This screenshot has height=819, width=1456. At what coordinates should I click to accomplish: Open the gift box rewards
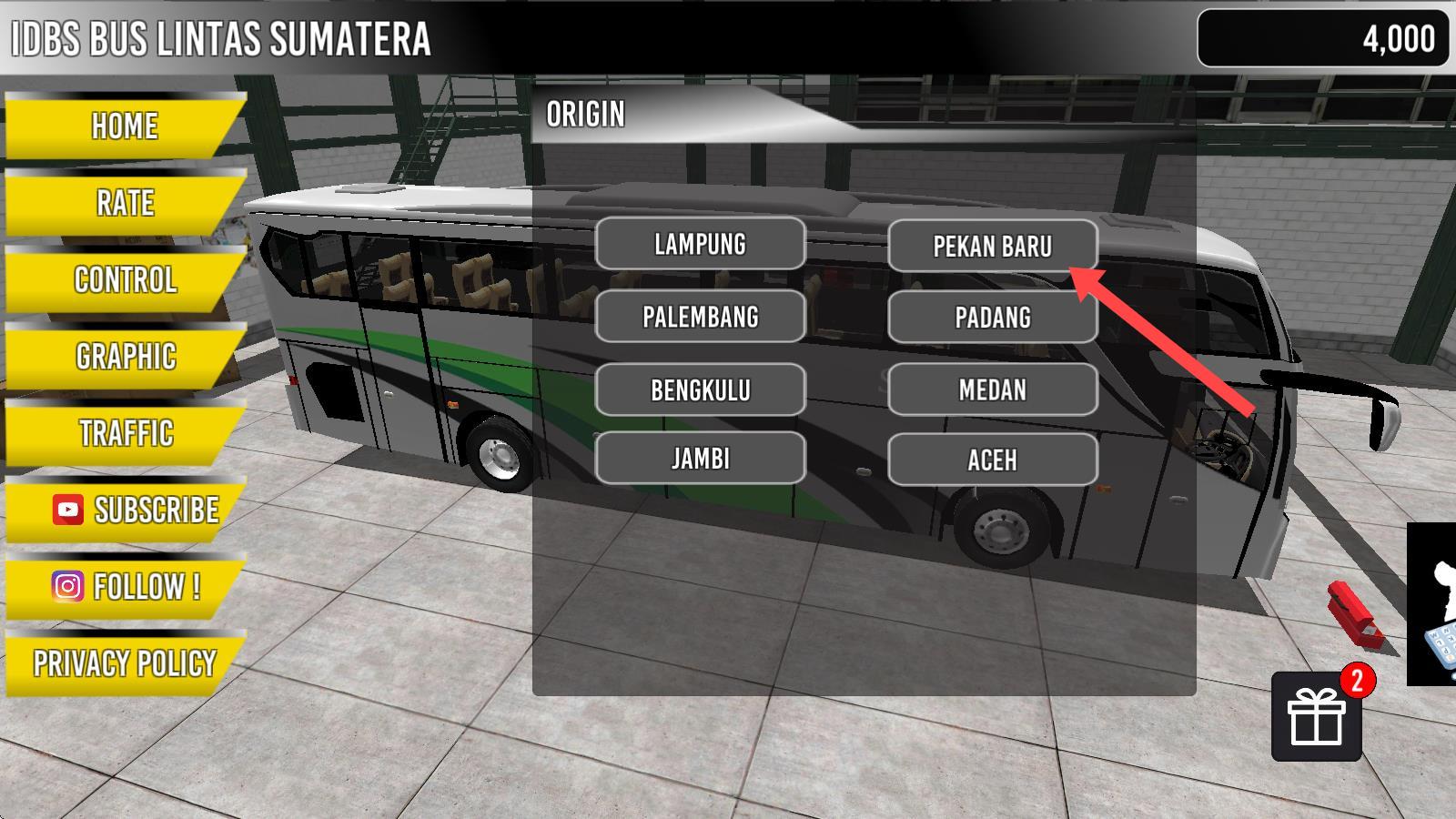(x=1316, y=718)
